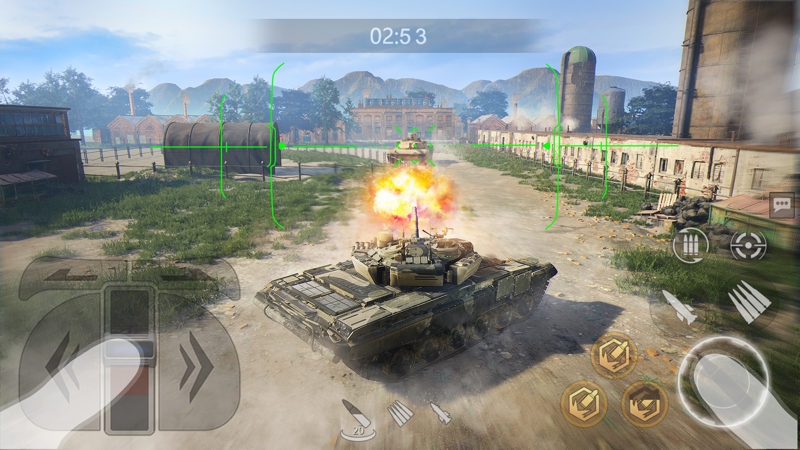Click the vertical throttle slider

pos(129,360)
